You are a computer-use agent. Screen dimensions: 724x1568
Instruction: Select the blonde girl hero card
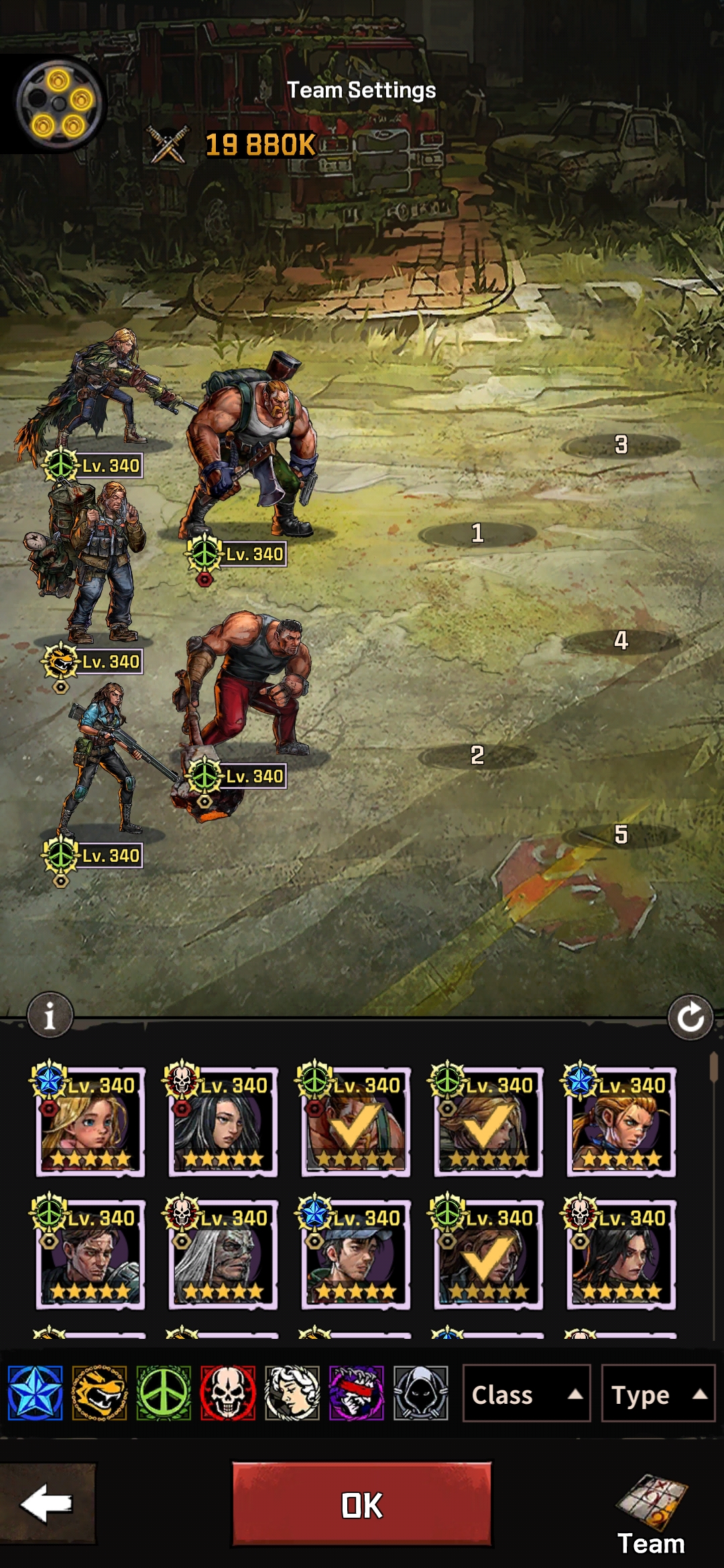coord(90,1122)
